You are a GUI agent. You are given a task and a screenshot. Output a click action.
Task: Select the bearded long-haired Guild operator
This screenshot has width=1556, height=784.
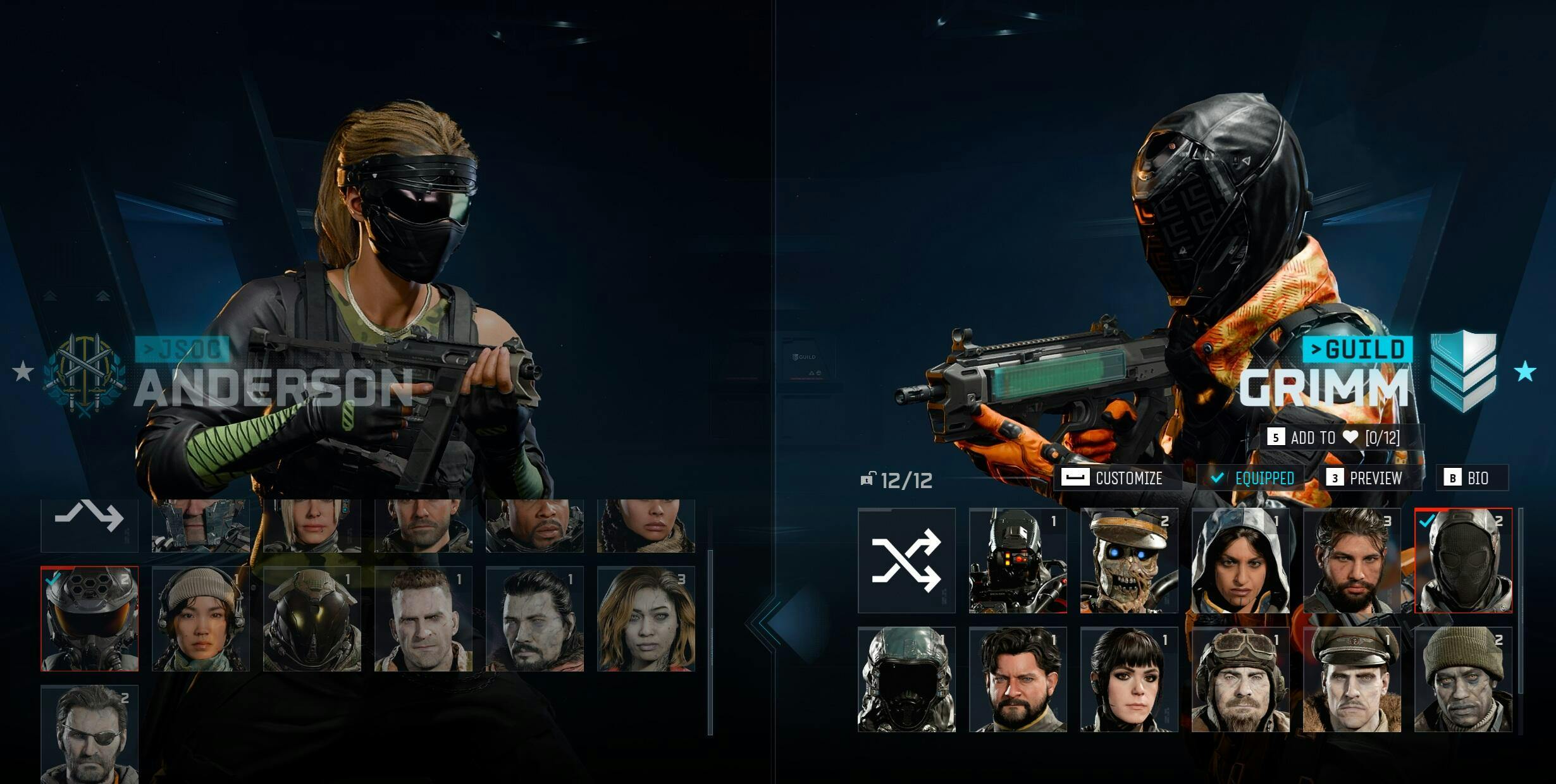(1352, 560)
